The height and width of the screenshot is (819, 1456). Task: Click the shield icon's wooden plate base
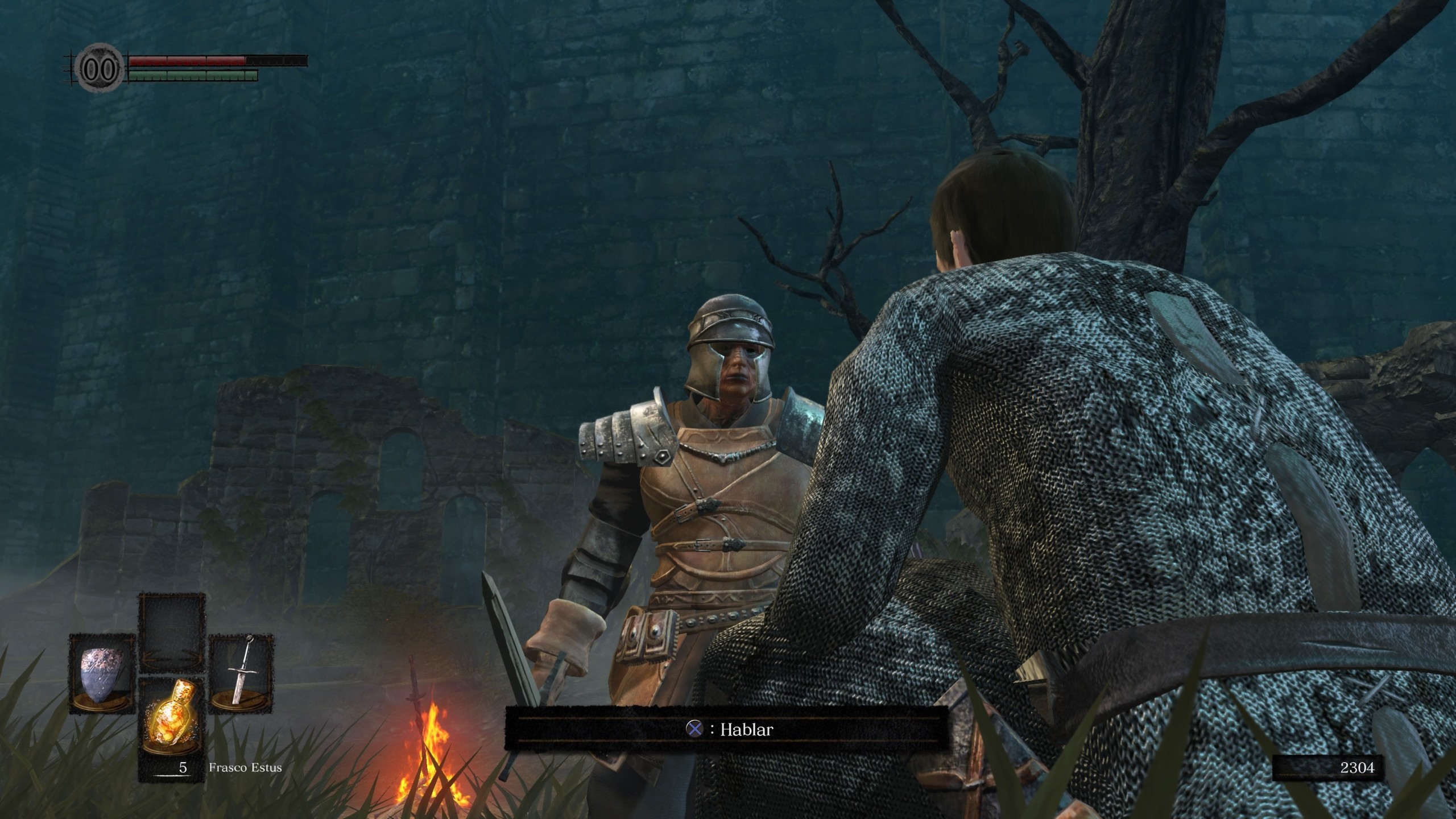point(100,704)
